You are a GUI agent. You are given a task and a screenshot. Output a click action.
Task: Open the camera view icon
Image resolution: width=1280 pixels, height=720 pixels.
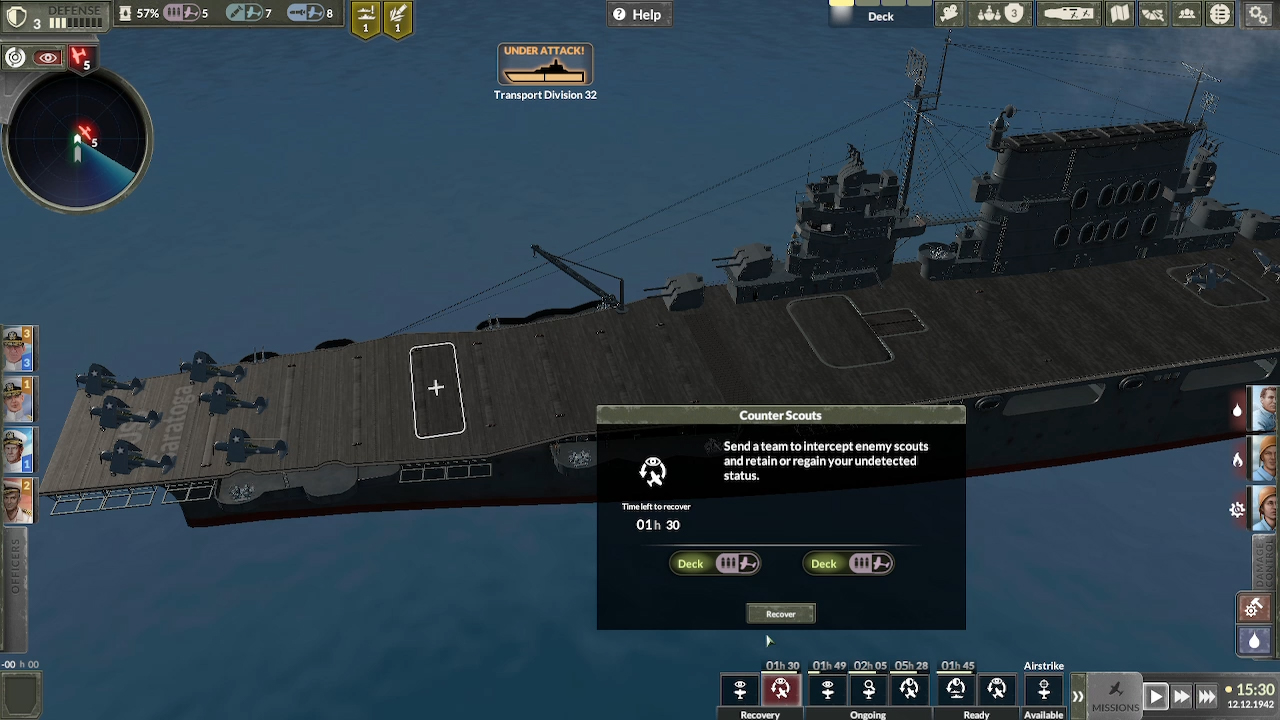click(x=948, y=14)
